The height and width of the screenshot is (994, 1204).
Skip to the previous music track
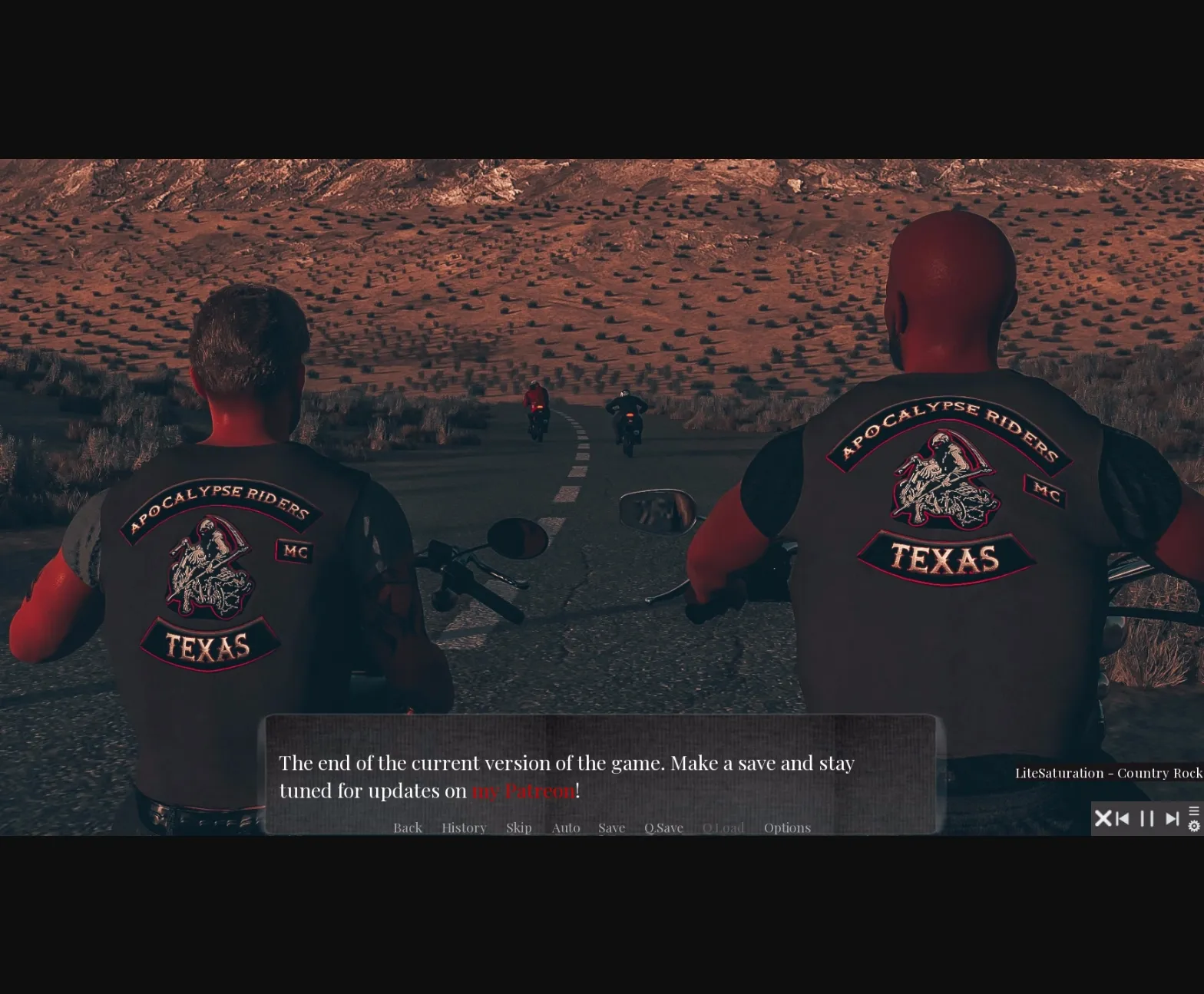pos(1123,819)
